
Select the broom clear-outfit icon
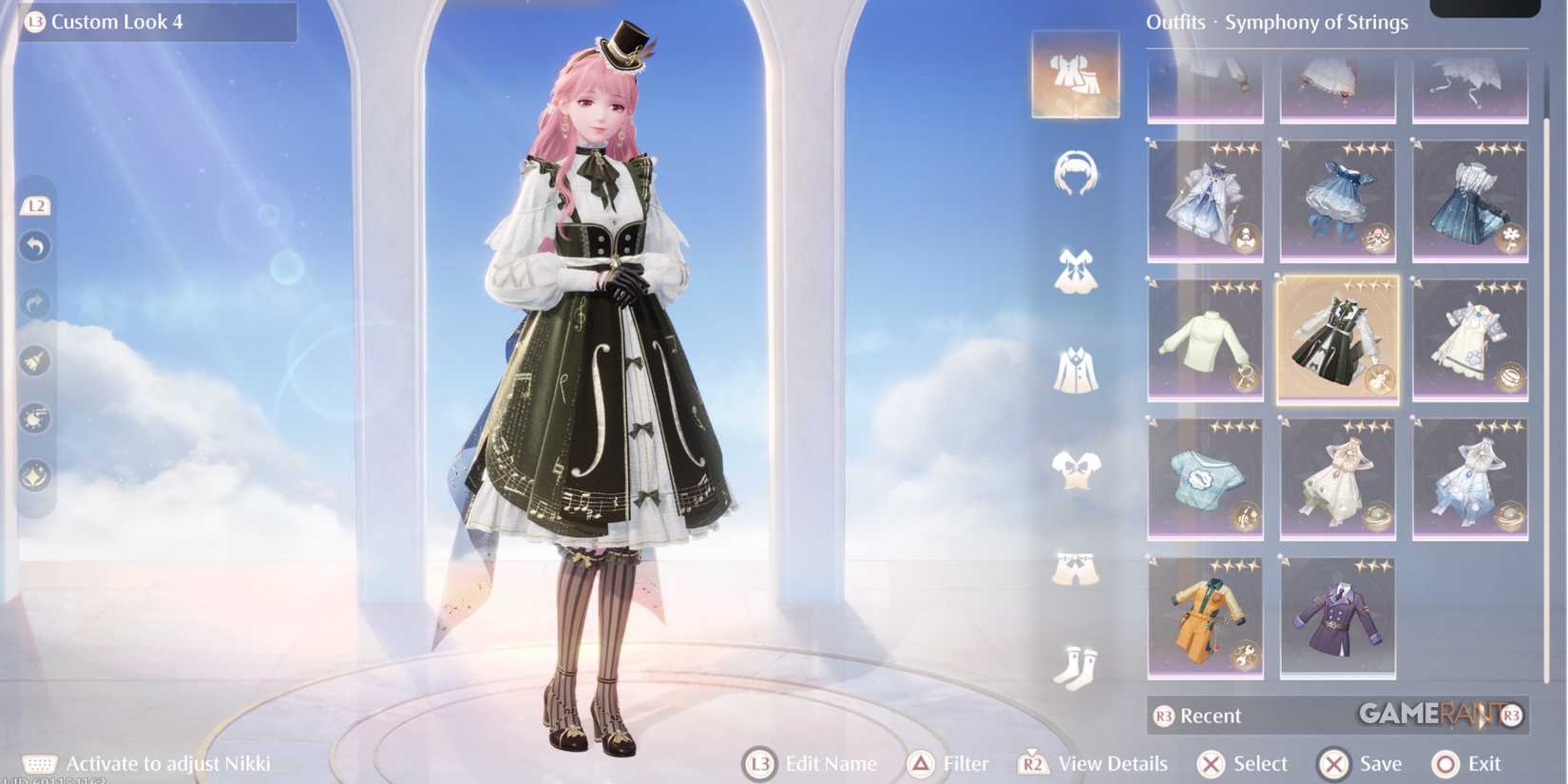(x=36, y=361)
